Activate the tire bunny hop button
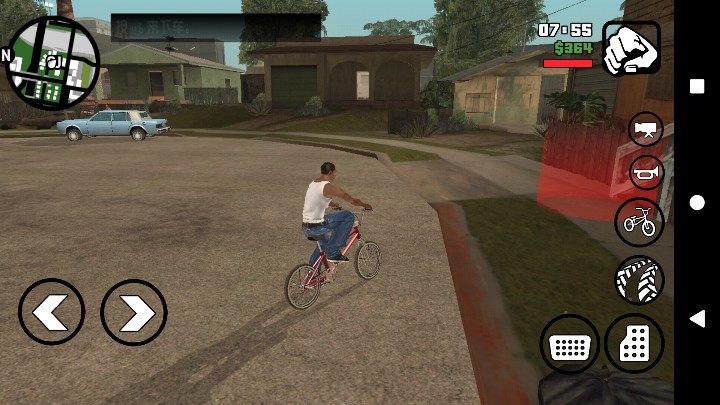Viewport: 720px width, 405px height. coord(639,281)
